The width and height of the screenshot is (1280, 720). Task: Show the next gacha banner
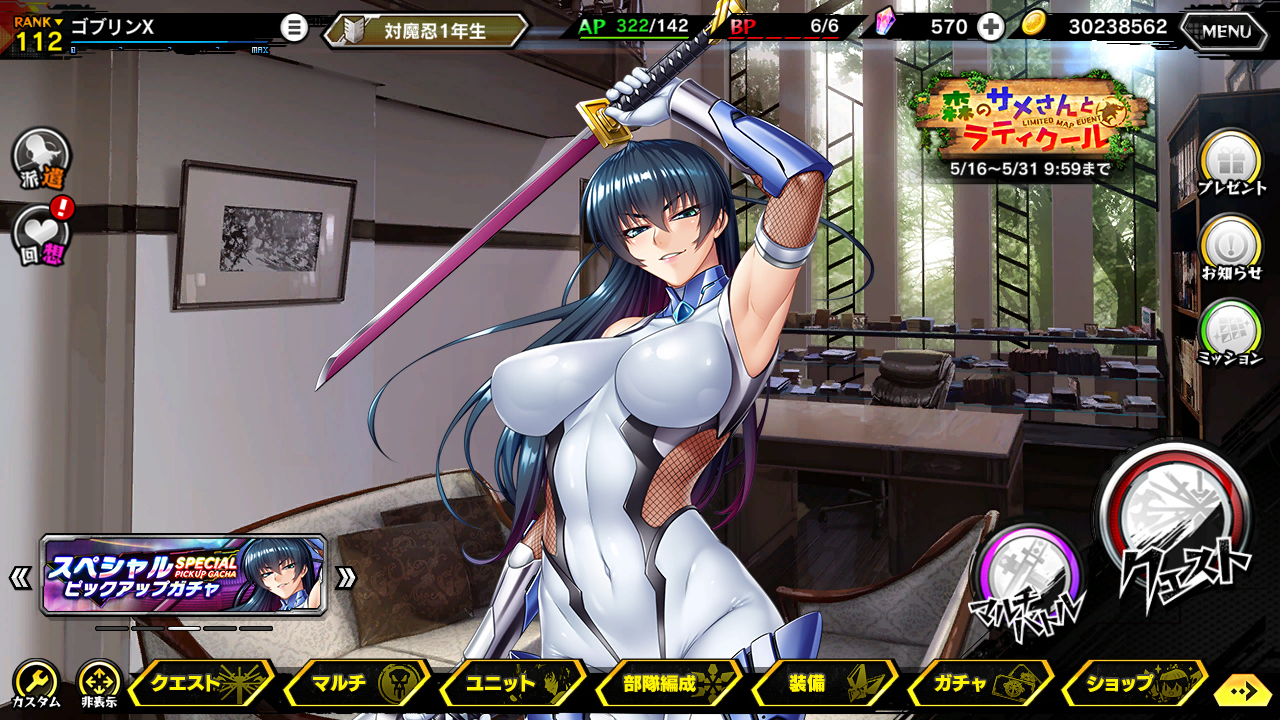click(346, 577)
